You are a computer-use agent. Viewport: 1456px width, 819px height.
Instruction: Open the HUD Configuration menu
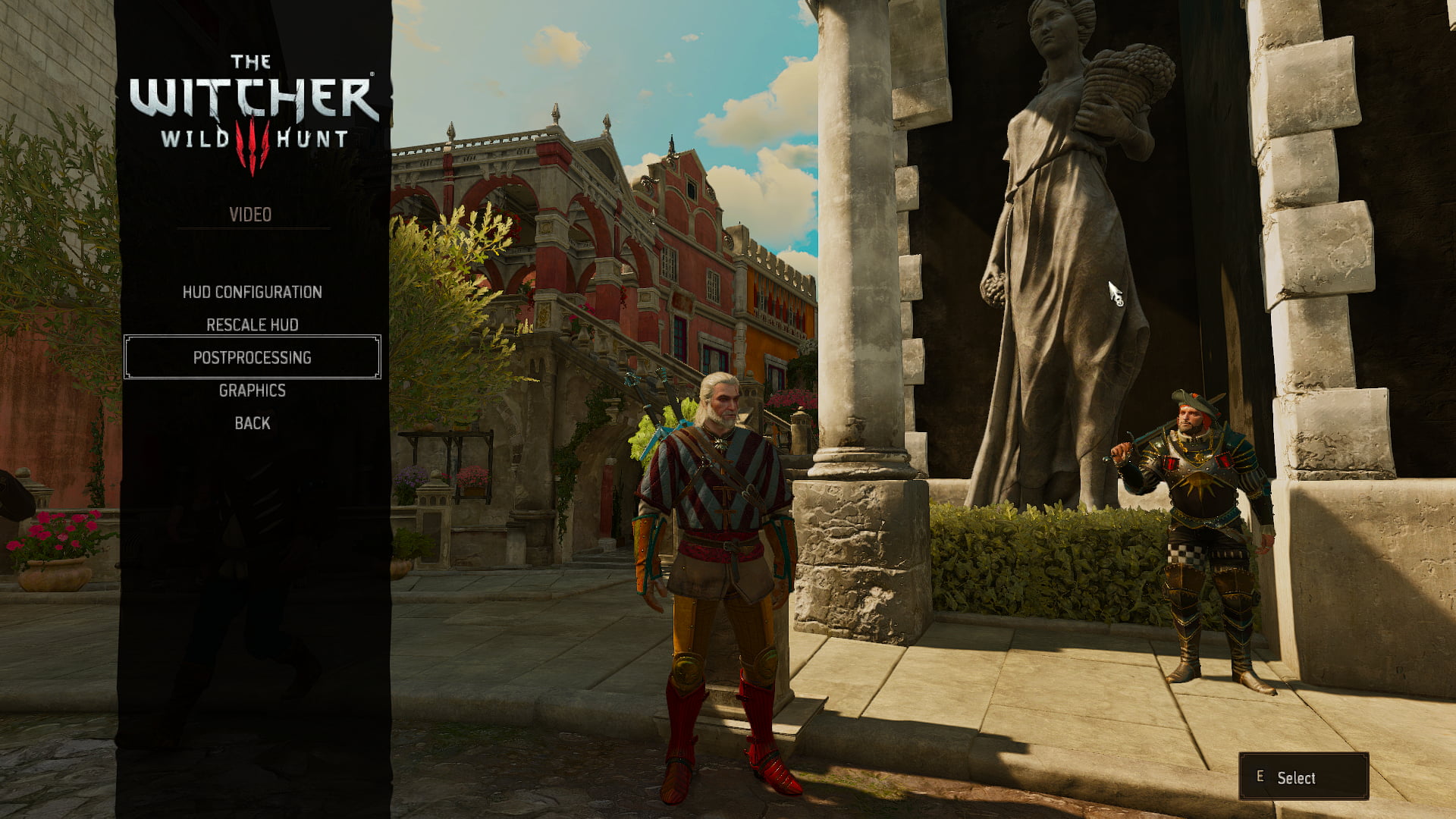[x=252, y=292]
